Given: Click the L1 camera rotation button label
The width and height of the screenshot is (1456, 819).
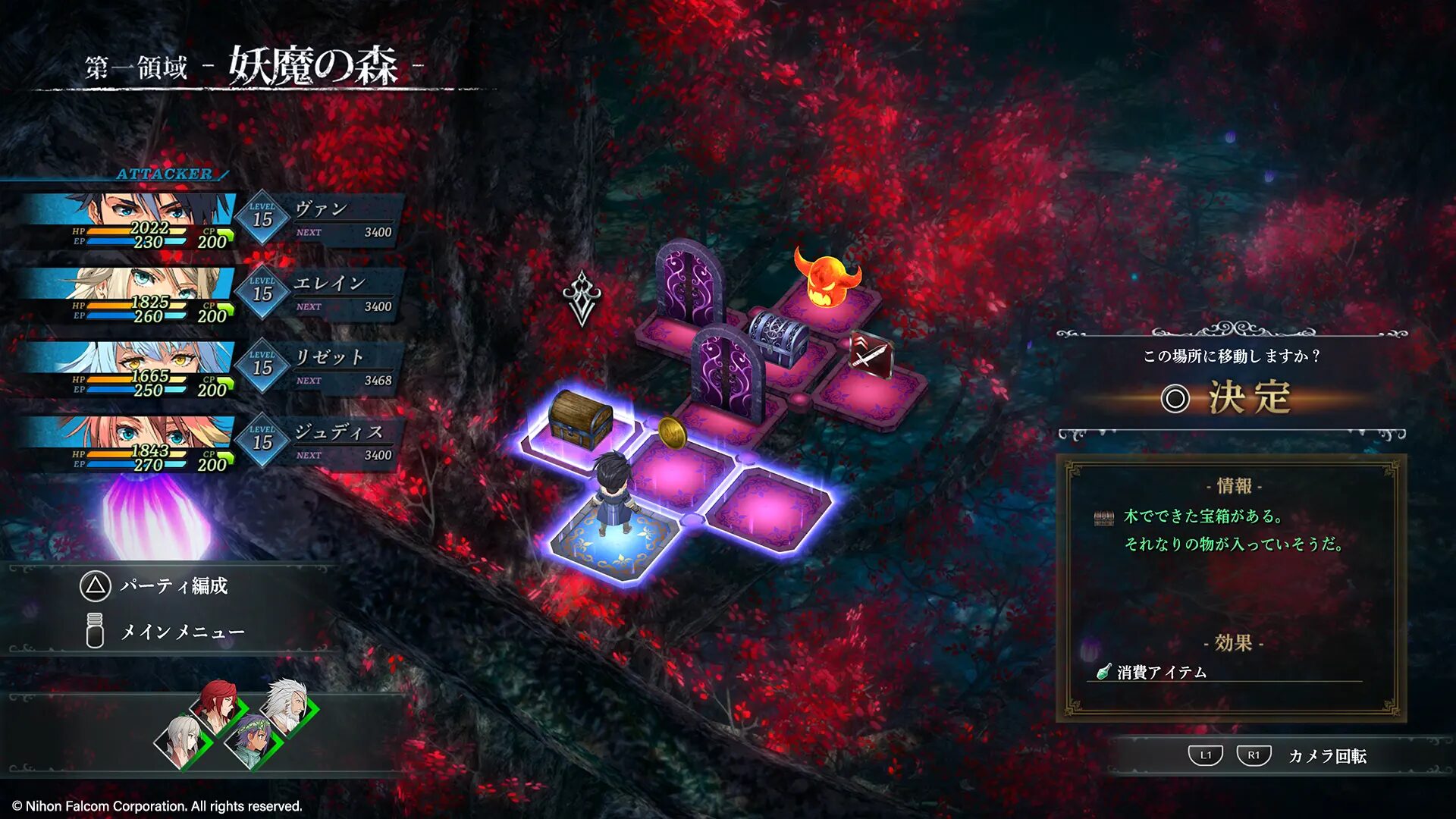Looking at the screenshot, I should coord(1207,756).
